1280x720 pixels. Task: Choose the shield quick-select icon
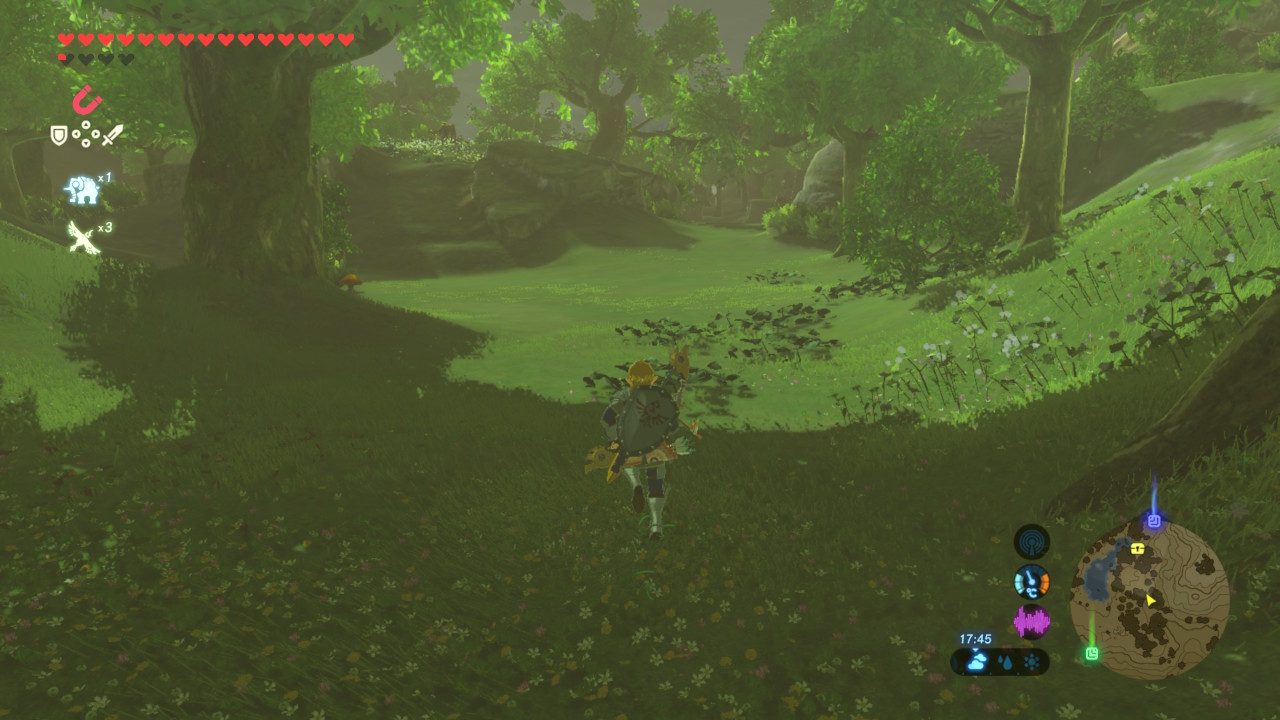pos(59,134)
